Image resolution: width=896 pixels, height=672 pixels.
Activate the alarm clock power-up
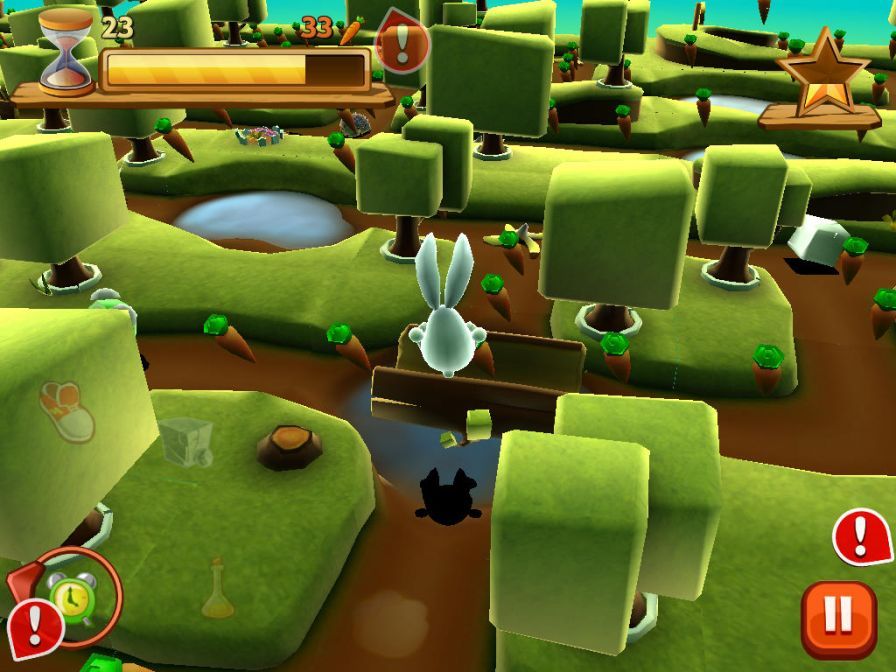click(74, 597)
